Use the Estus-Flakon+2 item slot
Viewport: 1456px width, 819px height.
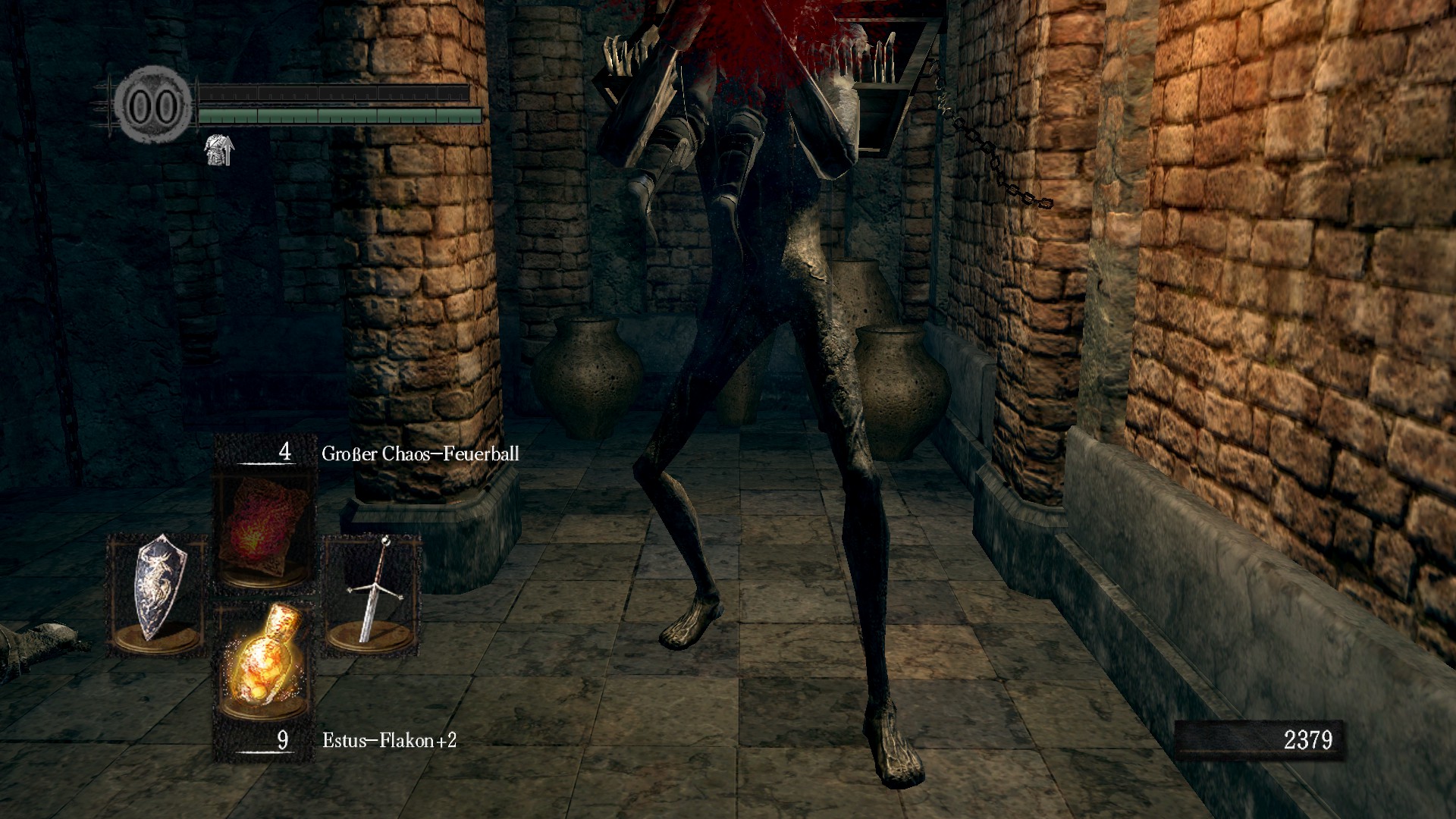point(264,661)
